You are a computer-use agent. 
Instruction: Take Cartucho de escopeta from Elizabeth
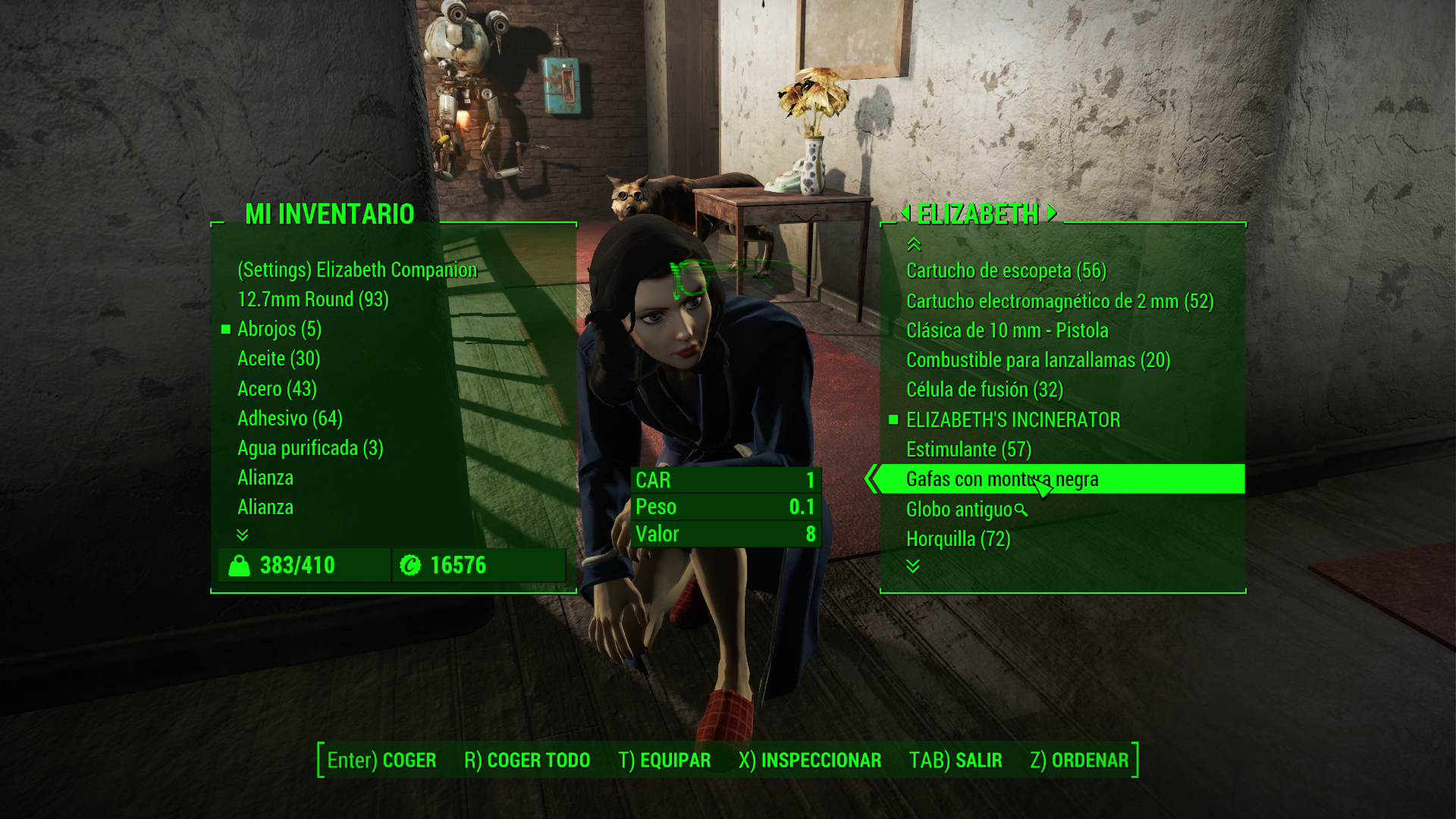(x=1006, y=271)
